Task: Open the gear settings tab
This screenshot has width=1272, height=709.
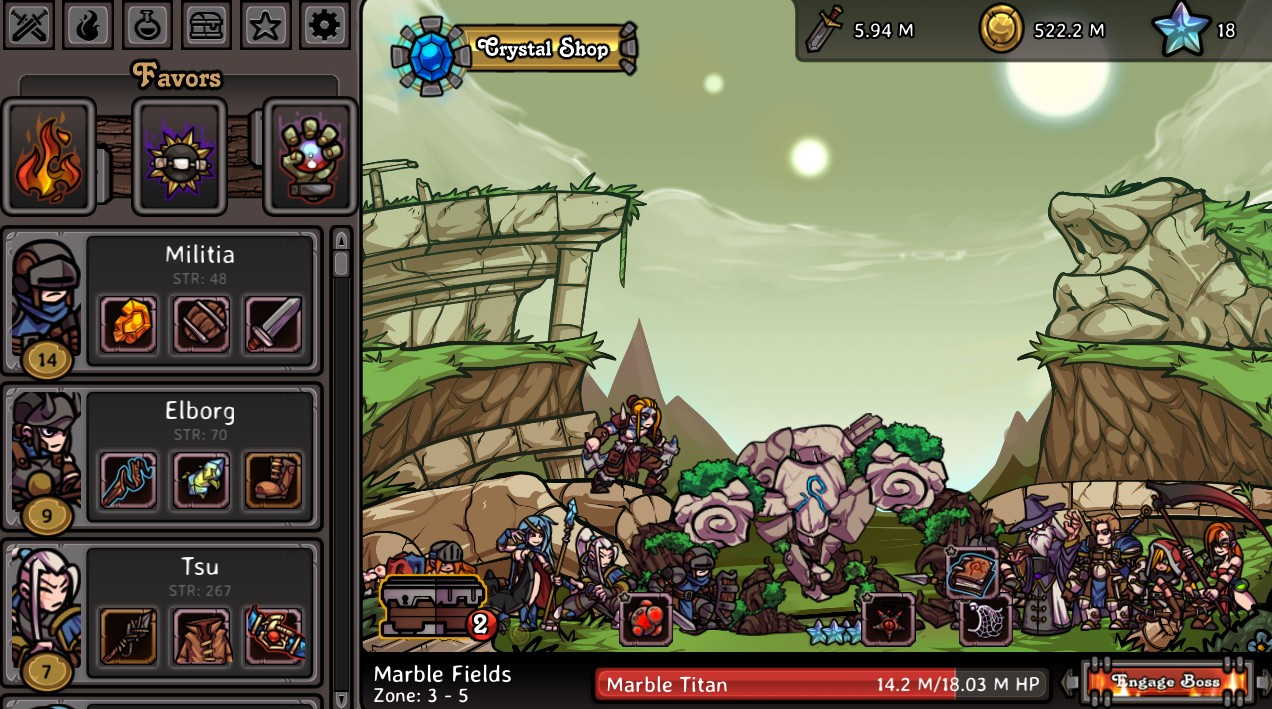Action: pos(324,25)
